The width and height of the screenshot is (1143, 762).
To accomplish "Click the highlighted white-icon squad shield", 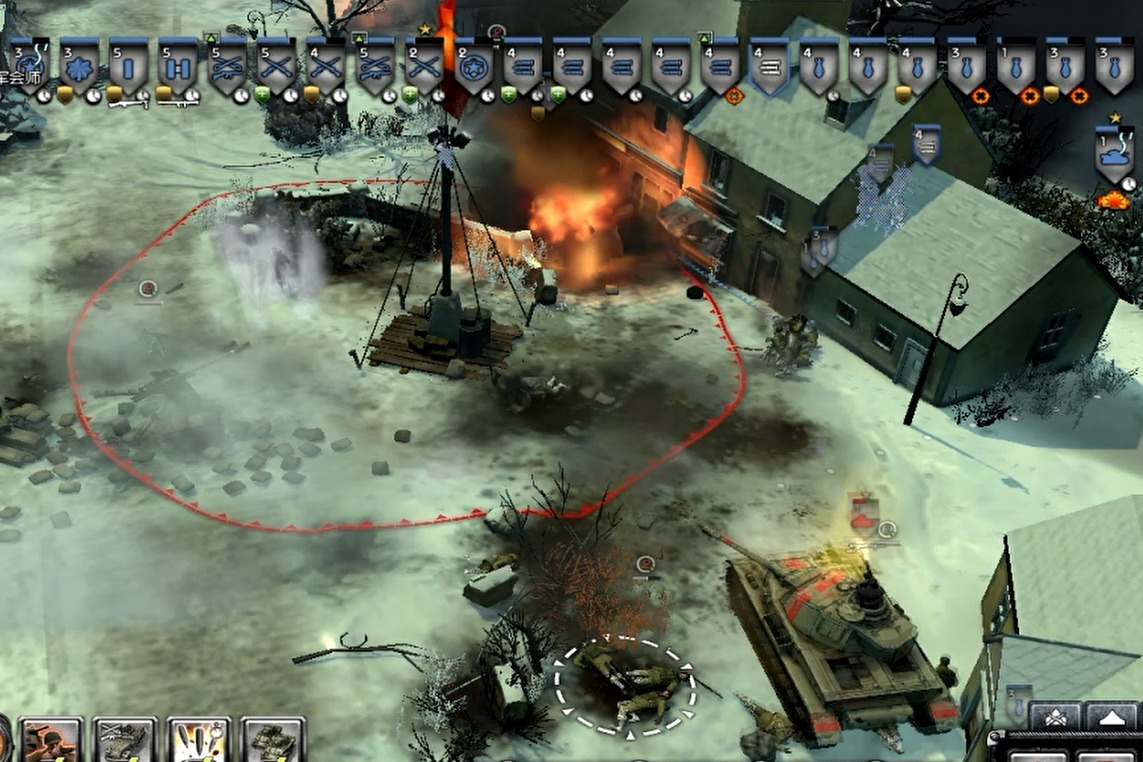I will (769, 67).
